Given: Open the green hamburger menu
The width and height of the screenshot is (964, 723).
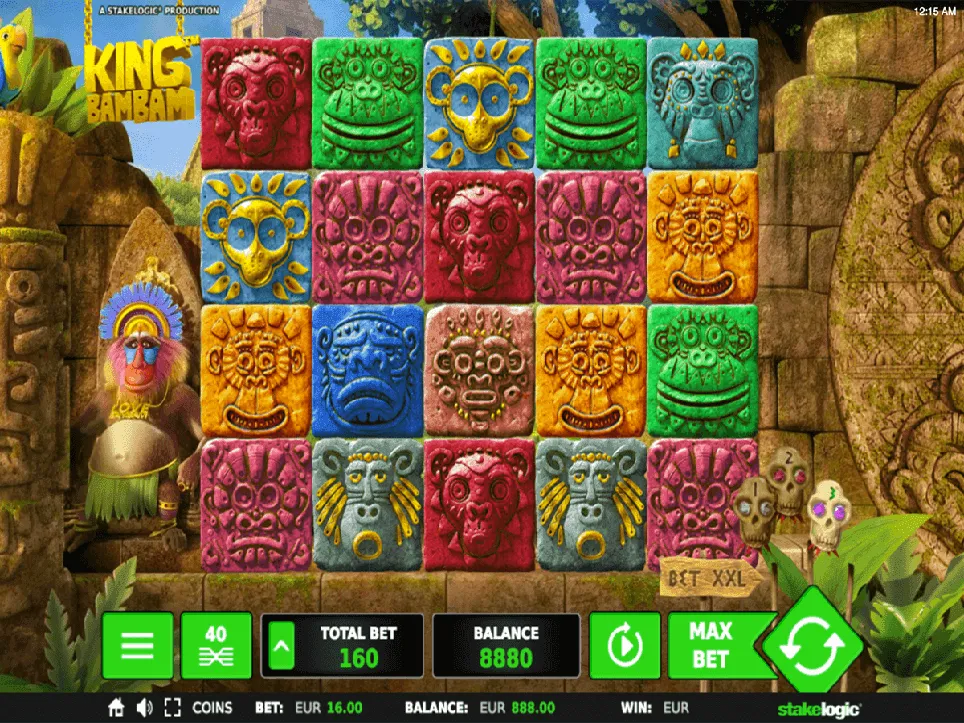Looking at the screenshot, I should pos(137,646).
